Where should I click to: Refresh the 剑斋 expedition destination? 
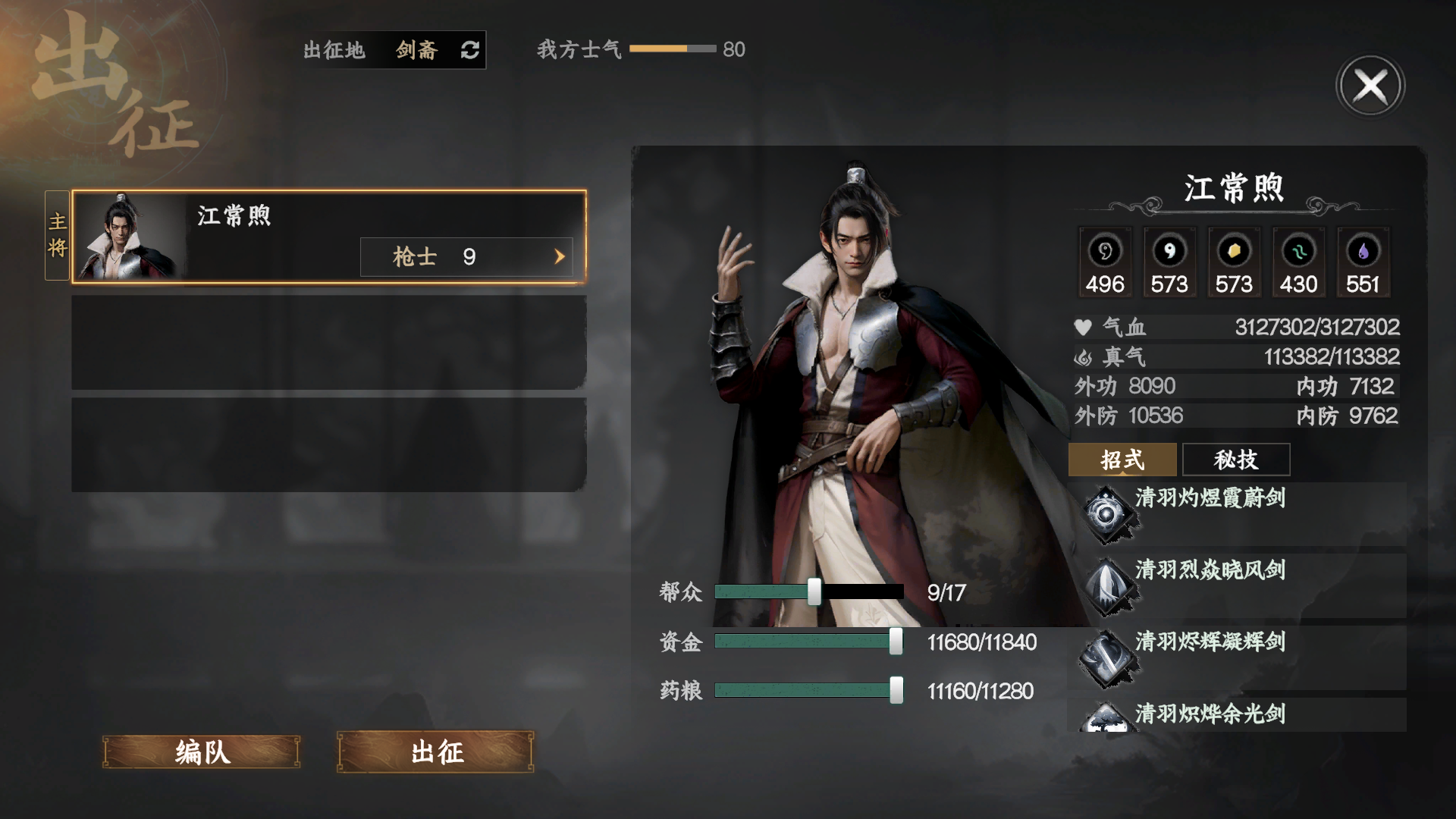click(x=470, y=51)
